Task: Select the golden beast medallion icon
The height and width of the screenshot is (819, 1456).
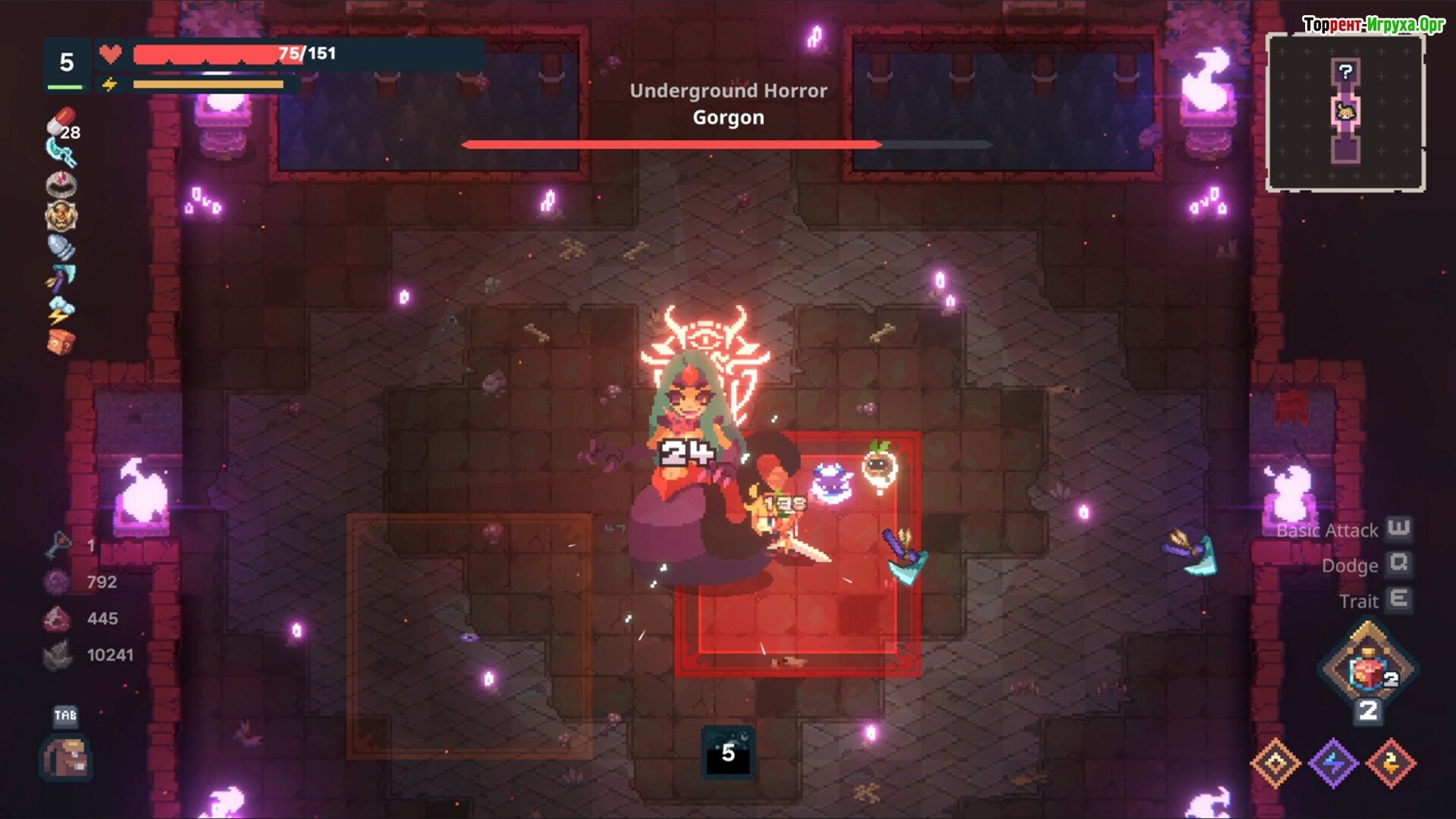Action: click(61, 216)
